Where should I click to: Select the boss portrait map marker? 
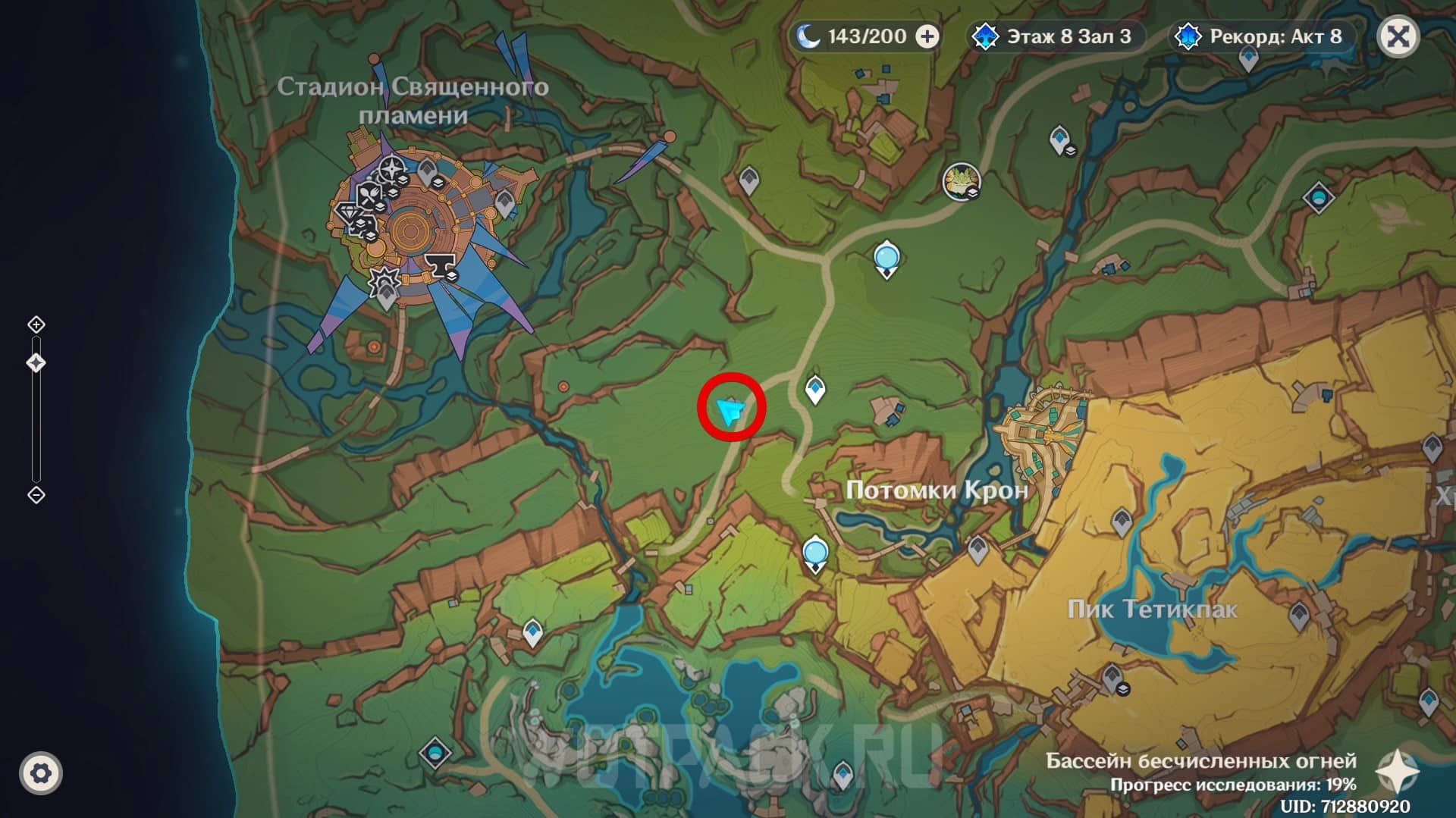[961, 182]
